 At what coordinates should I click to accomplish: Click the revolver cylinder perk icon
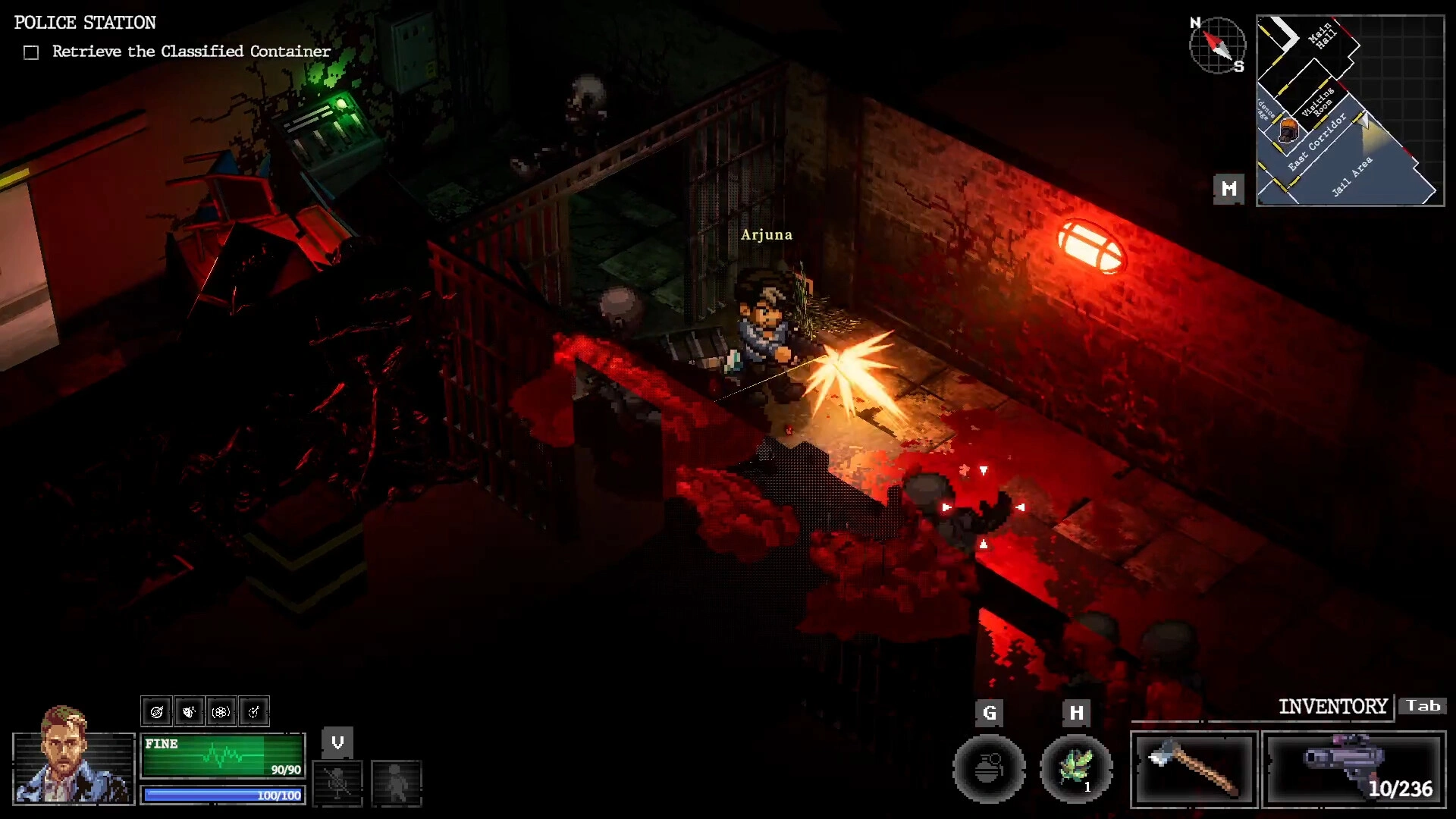tap(221, 711)
